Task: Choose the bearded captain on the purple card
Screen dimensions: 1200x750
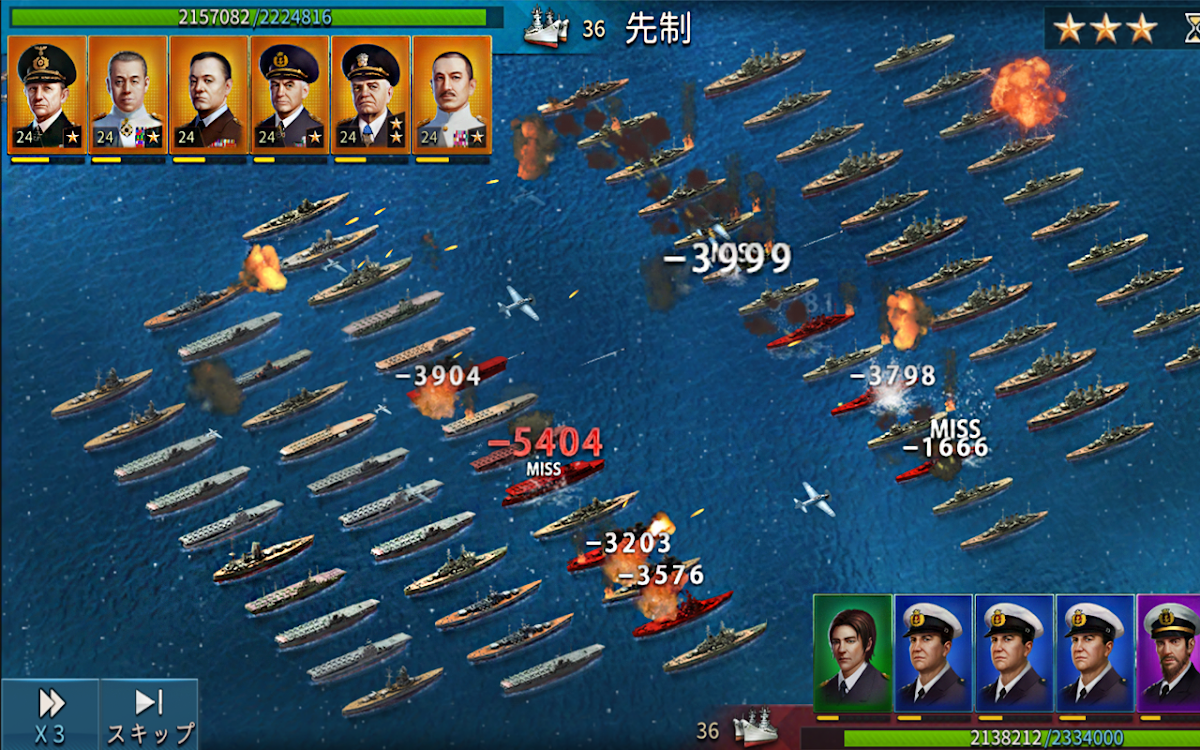Action: [x=1170, y=652]
